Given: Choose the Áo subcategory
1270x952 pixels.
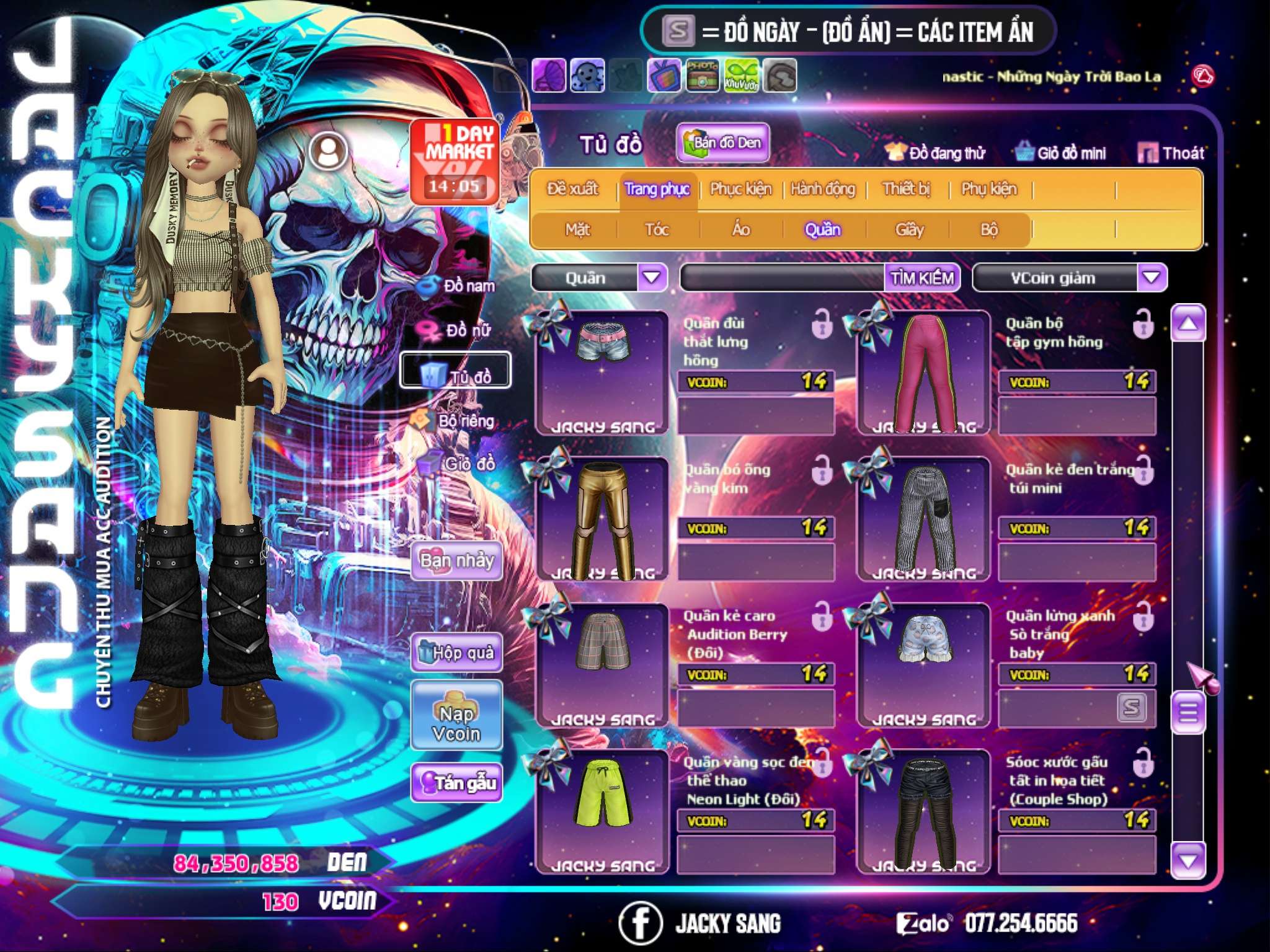Looking at the screenshot, I should click(x=741, y=230).
